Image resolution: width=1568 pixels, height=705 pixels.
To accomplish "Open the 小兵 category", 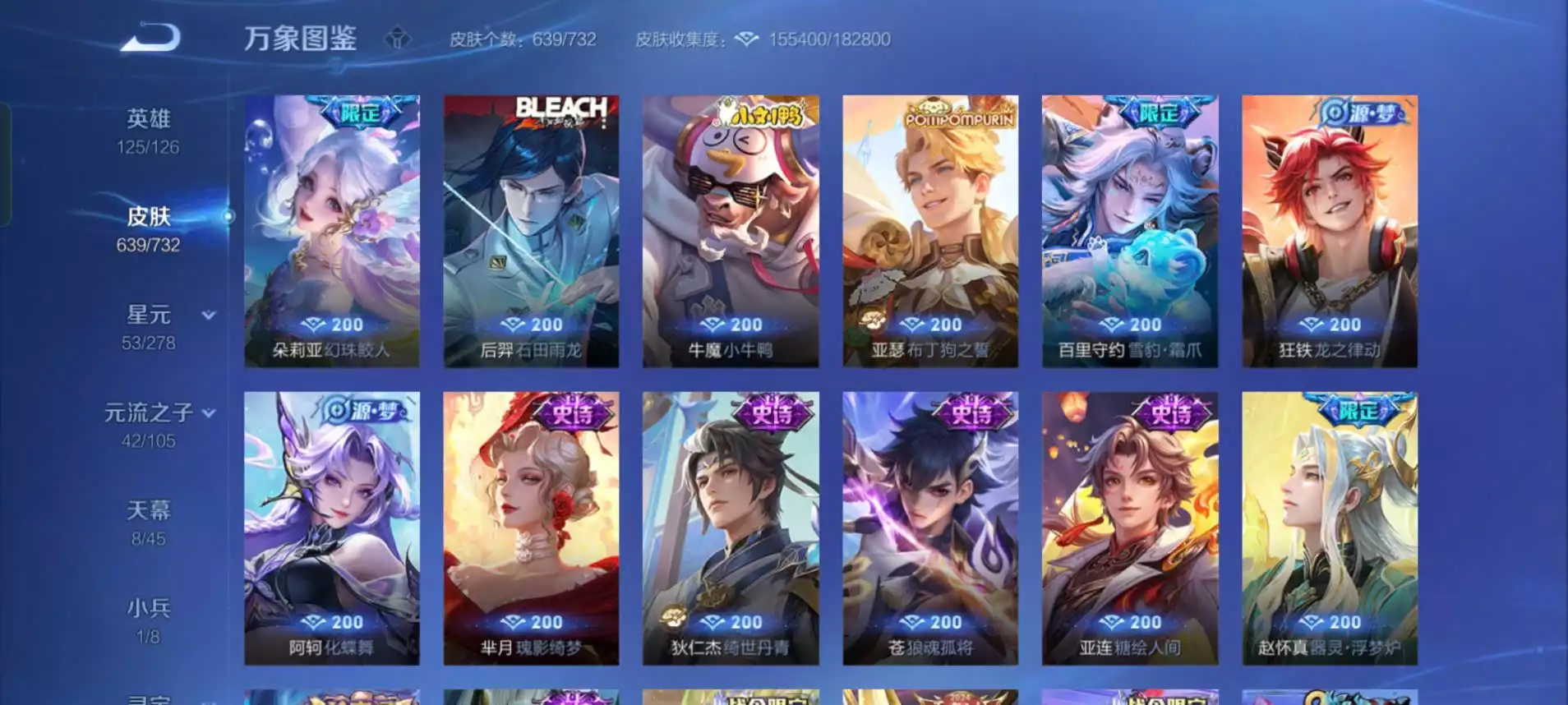I will click(148, 620).
